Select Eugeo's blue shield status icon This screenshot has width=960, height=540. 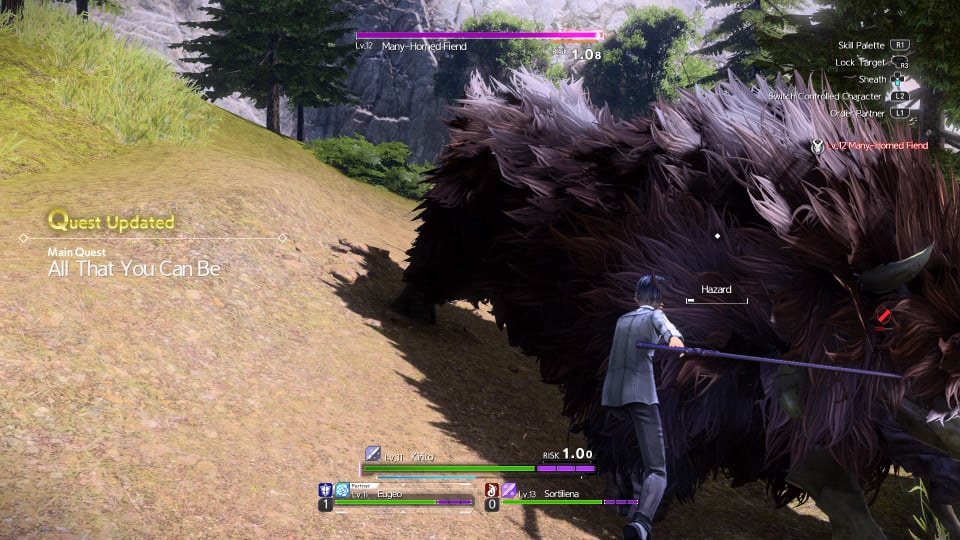325,490
